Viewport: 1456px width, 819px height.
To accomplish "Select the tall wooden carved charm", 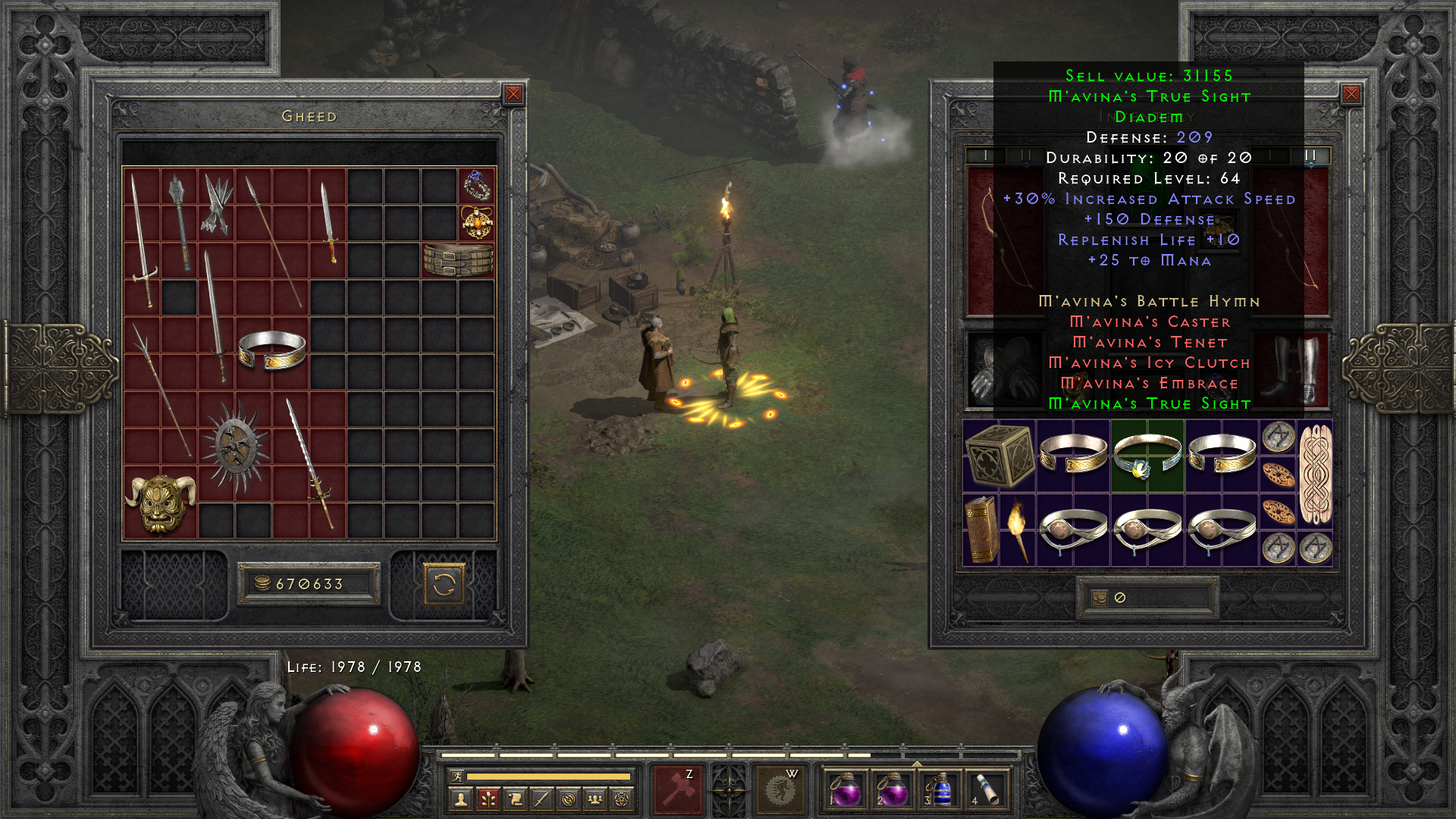I will click(x=1316, y=474).
